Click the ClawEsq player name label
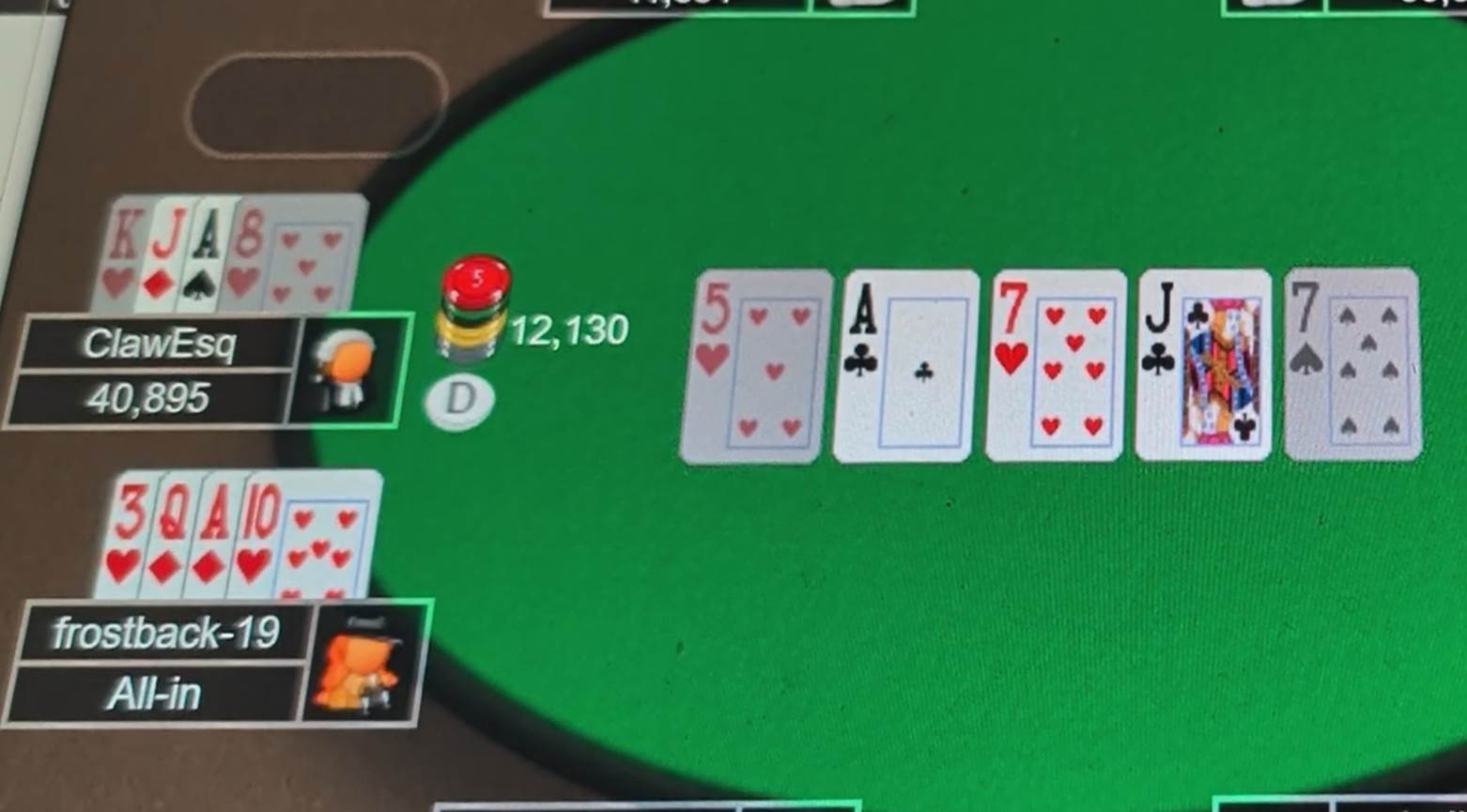 pos(160,345)
